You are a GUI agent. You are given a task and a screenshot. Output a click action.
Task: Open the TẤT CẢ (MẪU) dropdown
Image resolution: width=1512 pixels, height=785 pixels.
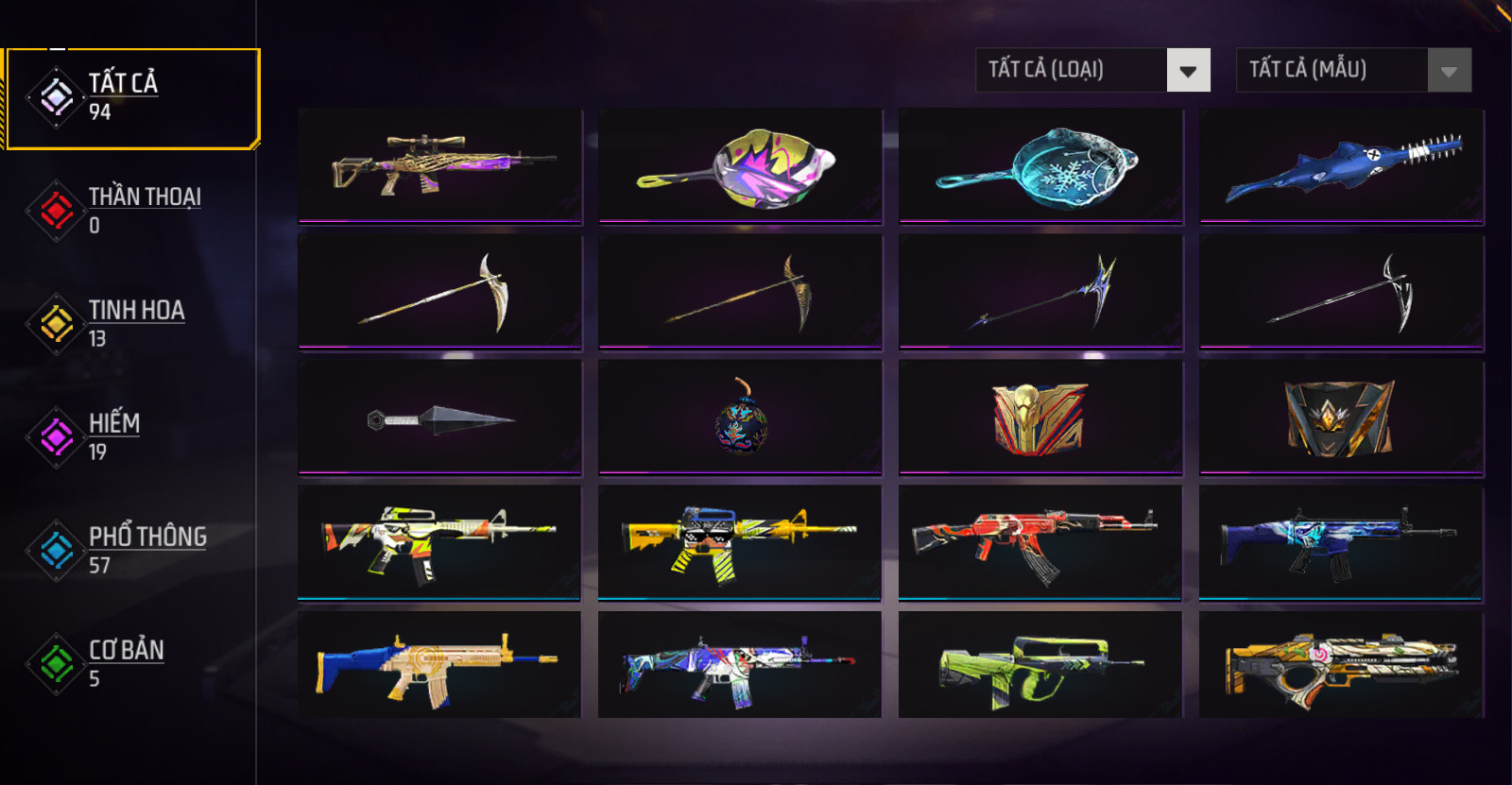1353,70
